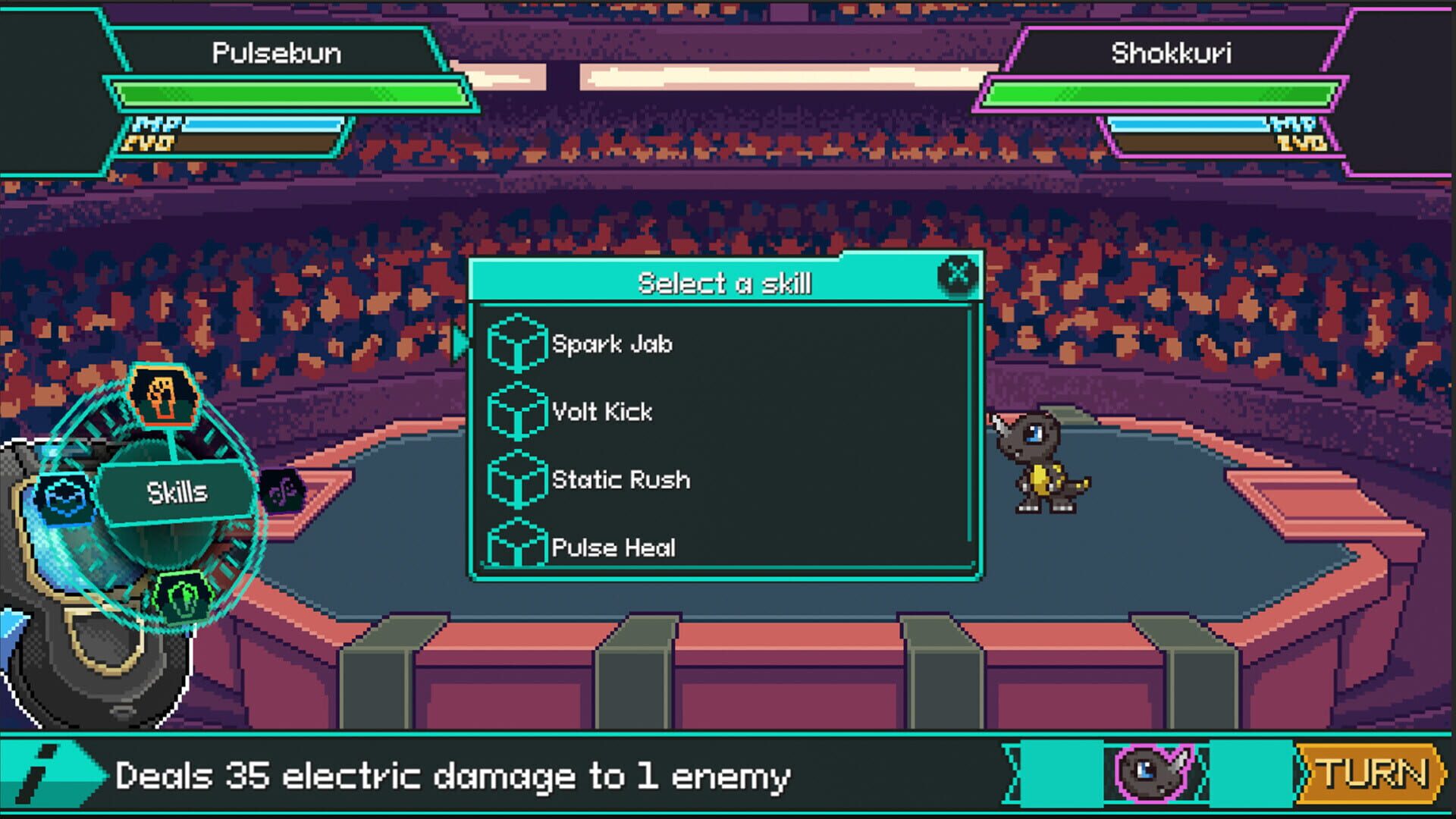Close the Select a skill panel
The height and width of the screenshot is (819, 1456).
pos(959,275)
